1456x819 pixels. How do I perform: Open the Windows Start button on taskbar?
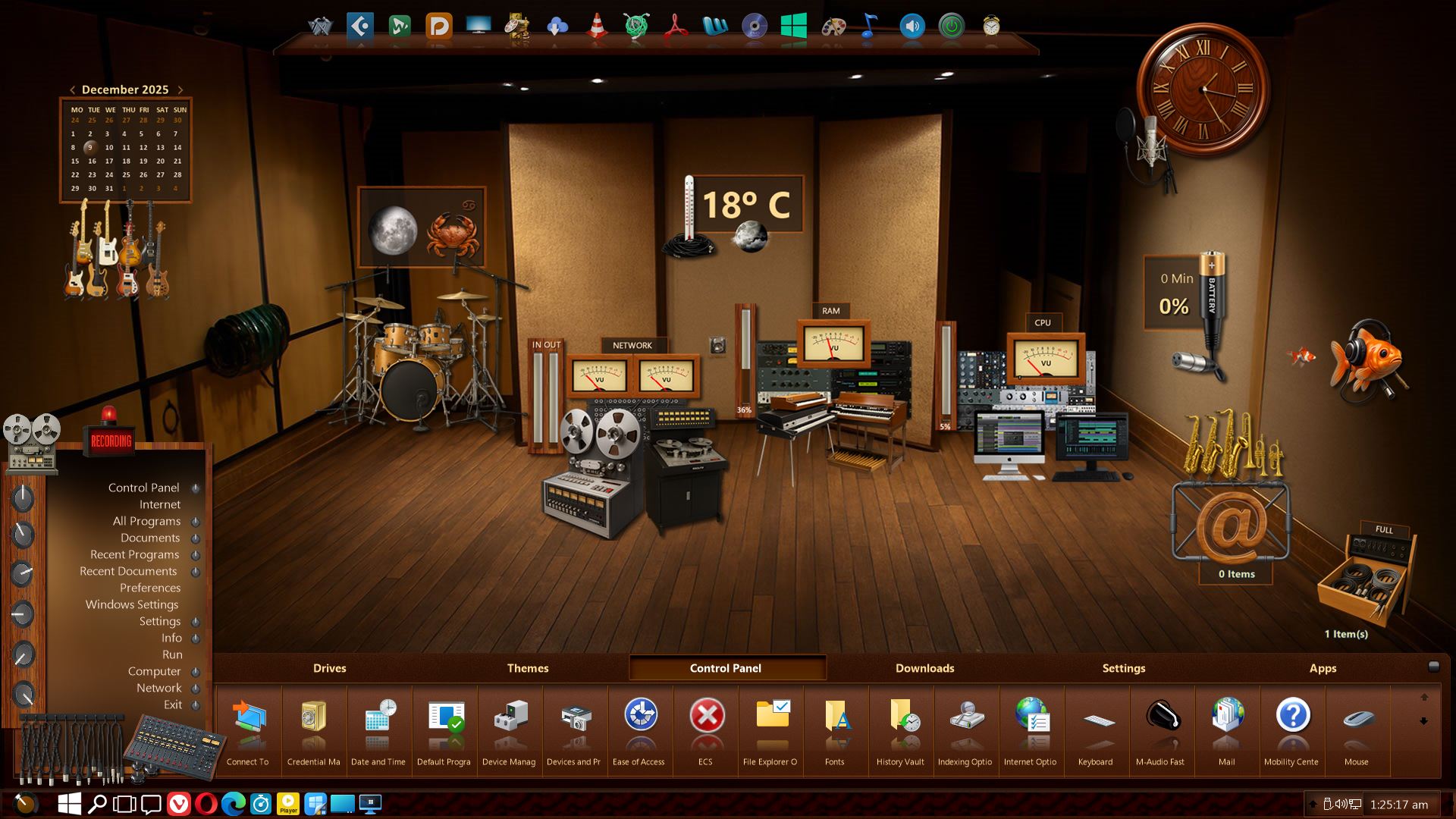(70, 804)
